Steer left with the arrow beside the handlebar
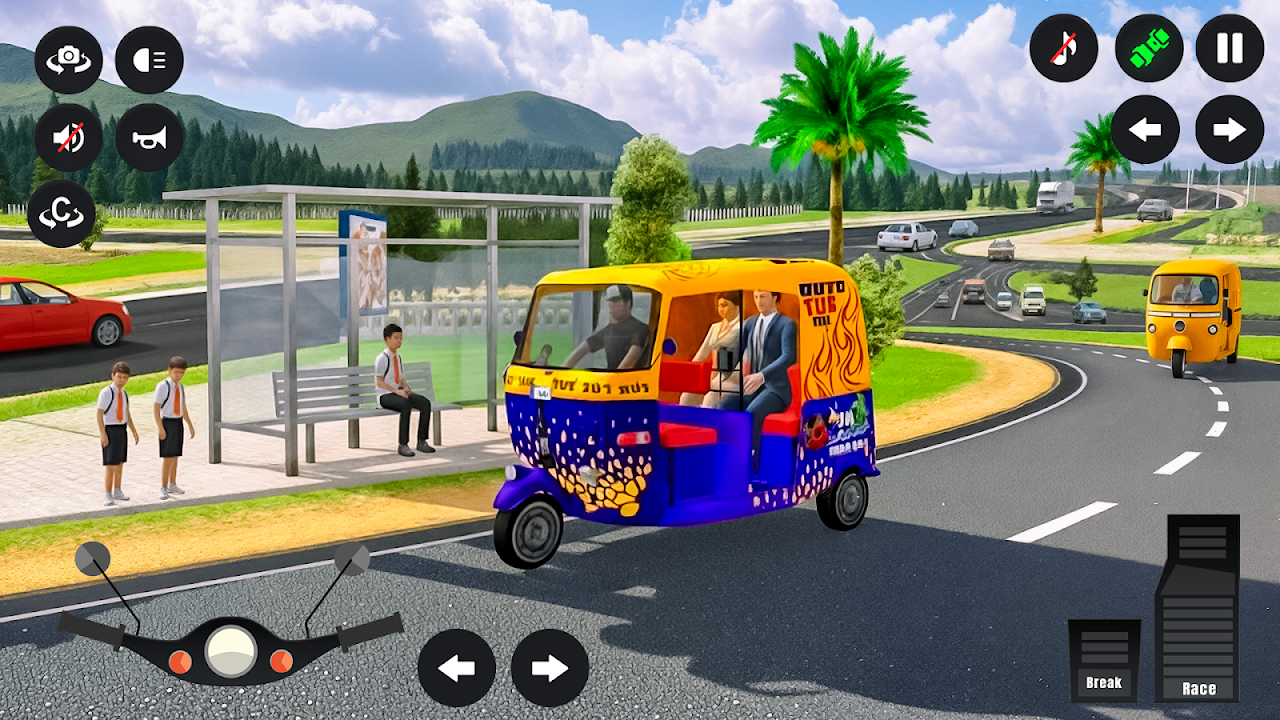 pos(456,668)
